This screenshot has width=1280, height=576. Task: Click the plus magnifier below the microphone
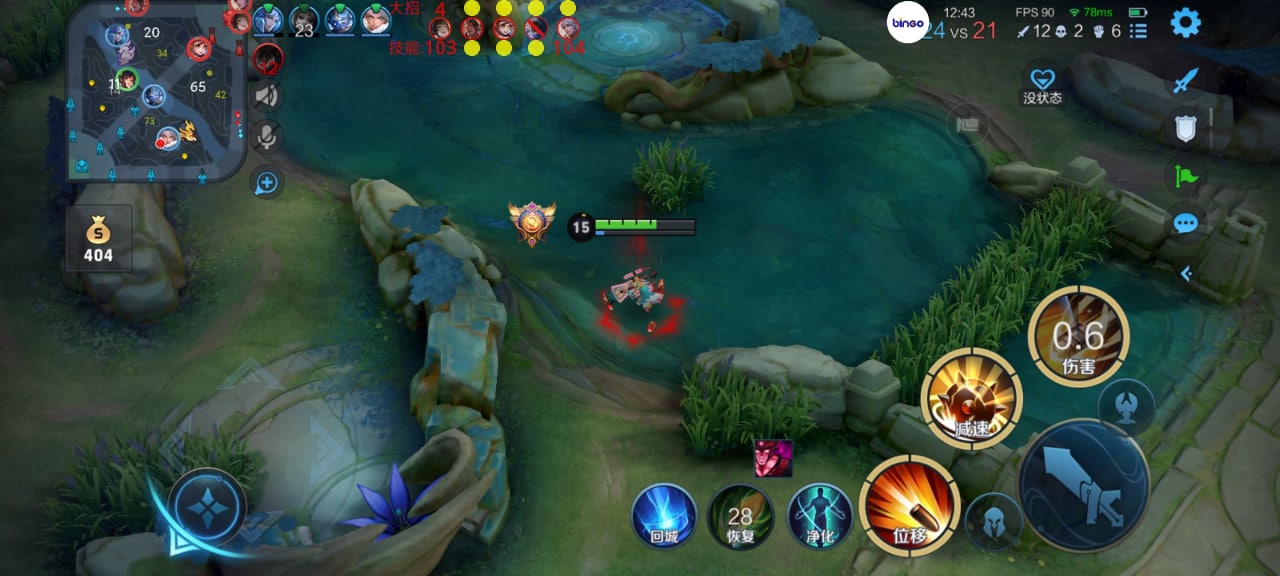pyautogui.click(x=266, y=183)
